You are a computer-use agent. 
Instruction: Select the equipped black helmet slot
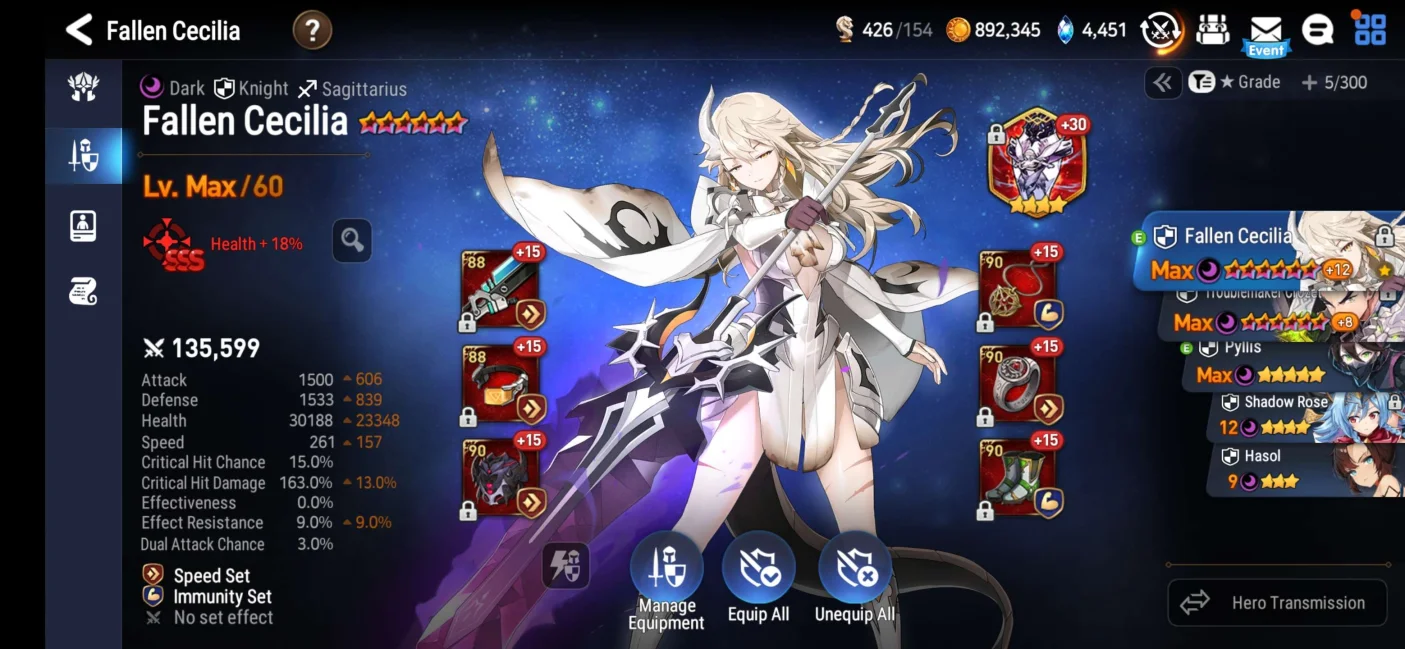click(x=500, y=478)
